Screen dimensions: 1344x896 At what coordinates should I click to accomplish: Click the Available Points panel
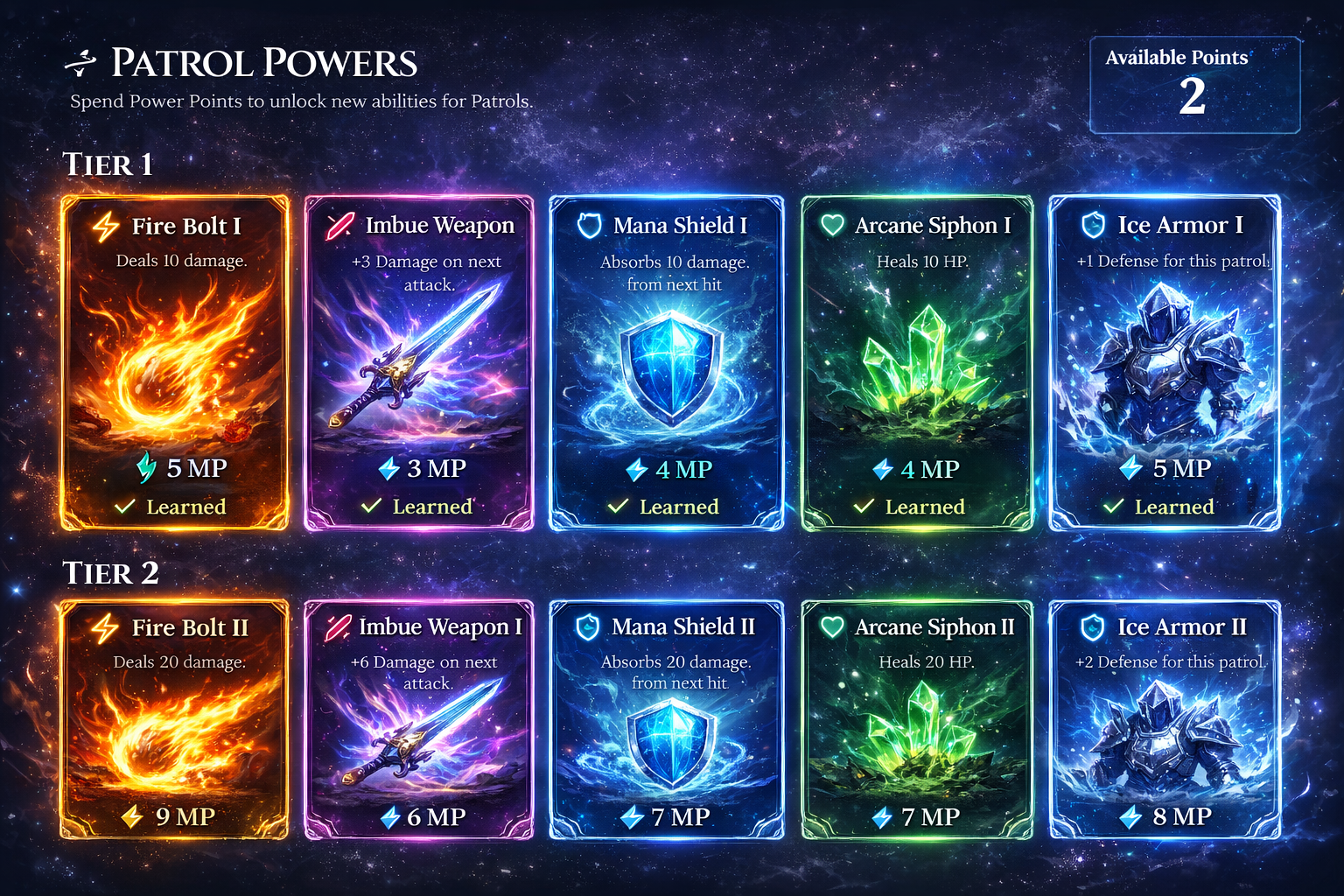click(x=1193, y=83)
